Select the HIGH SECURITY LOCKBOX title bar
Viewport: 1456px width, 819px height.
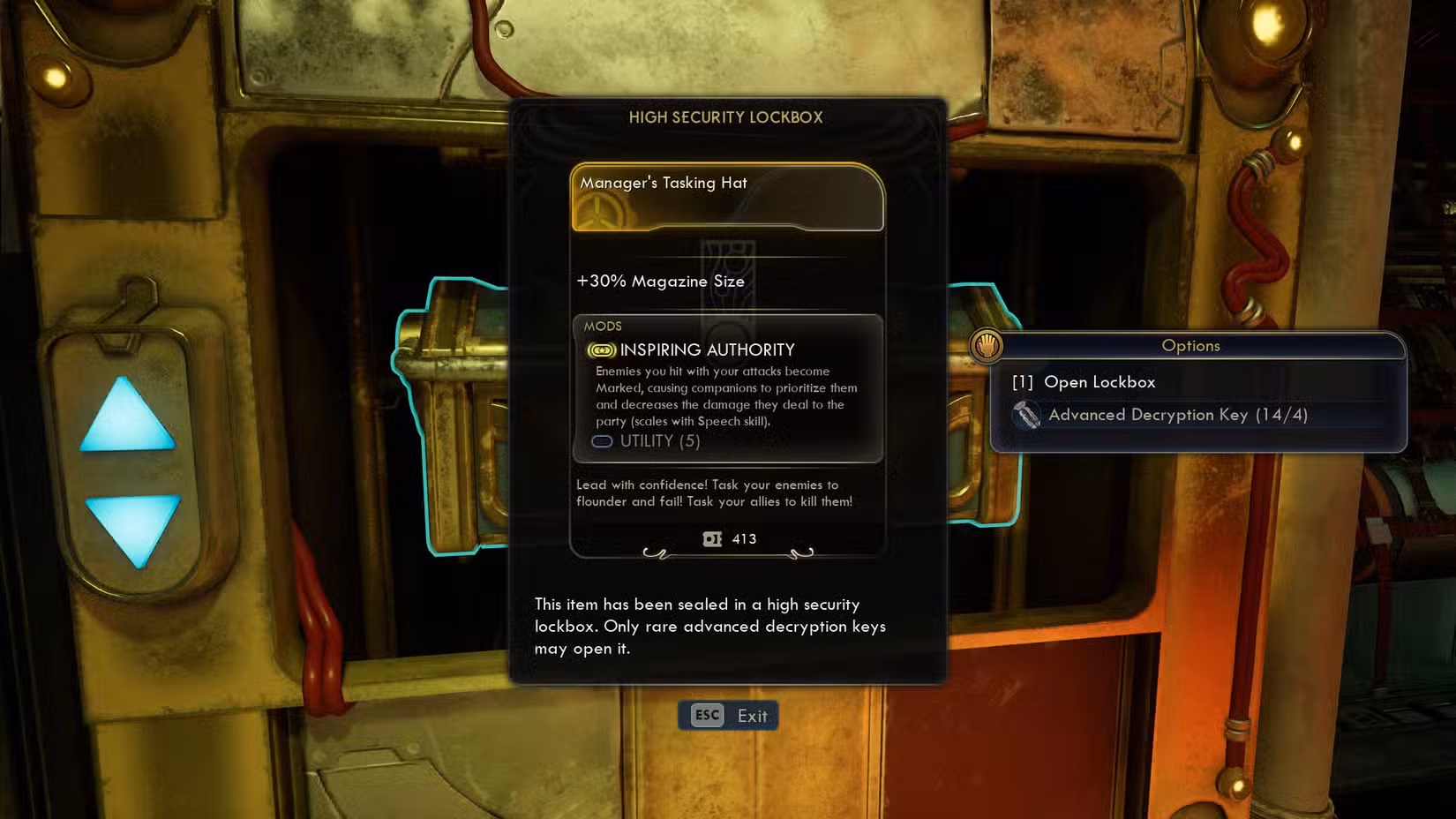coord(726,116)
